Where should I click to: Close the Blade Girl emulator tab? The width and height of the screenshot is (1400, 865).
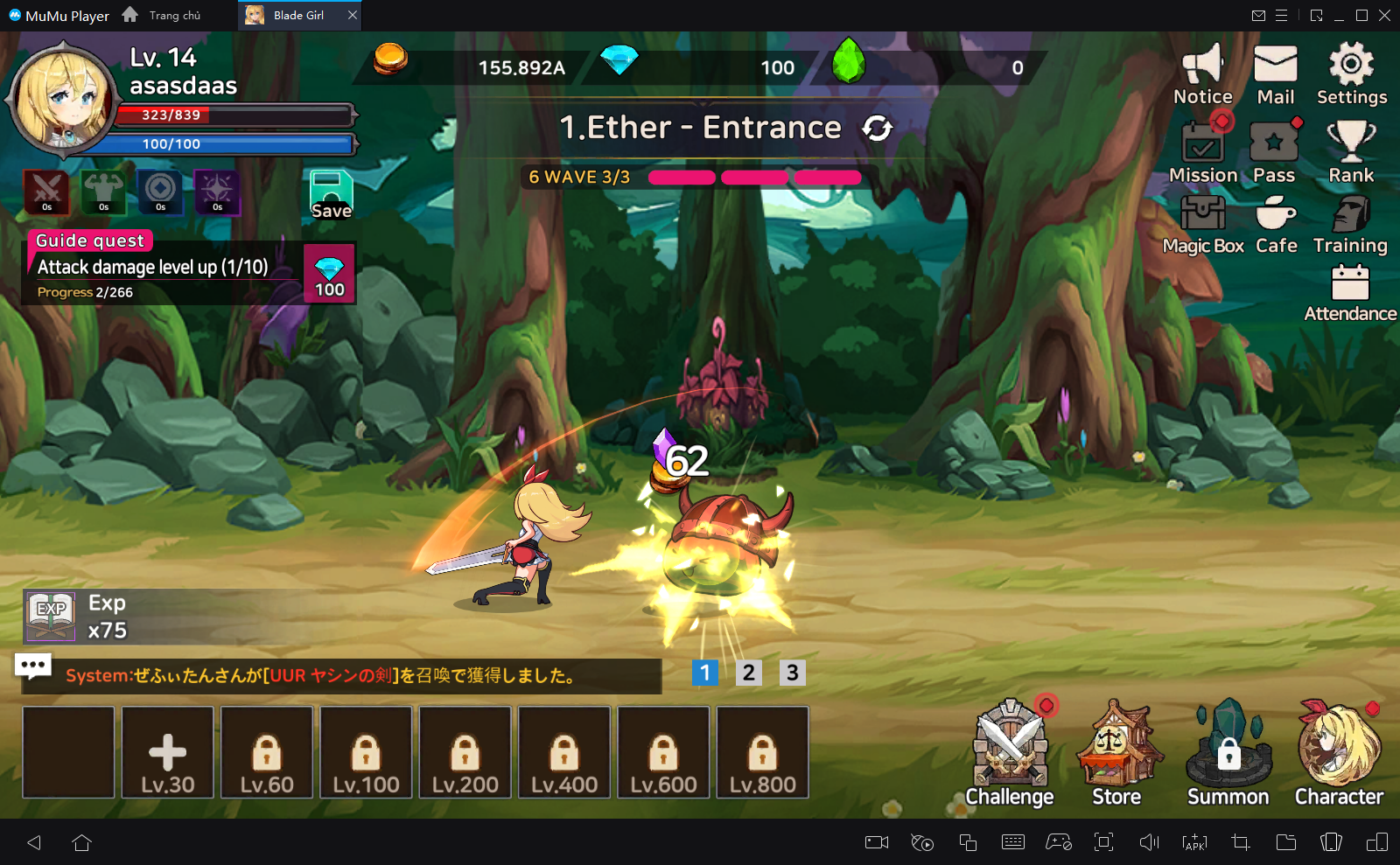tap(353, 16)
